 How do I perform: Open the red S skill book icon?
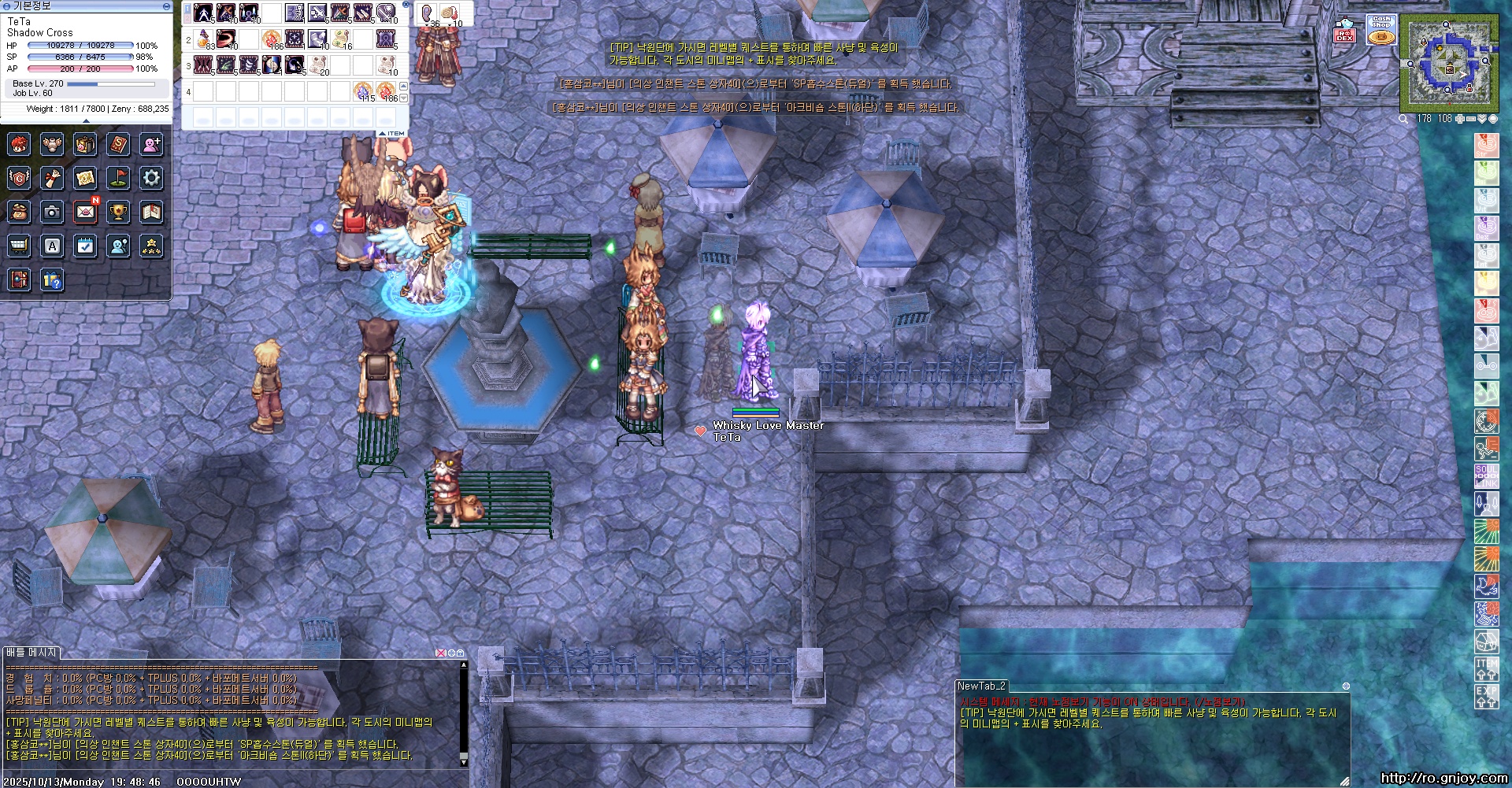click(x=118, y=144)
